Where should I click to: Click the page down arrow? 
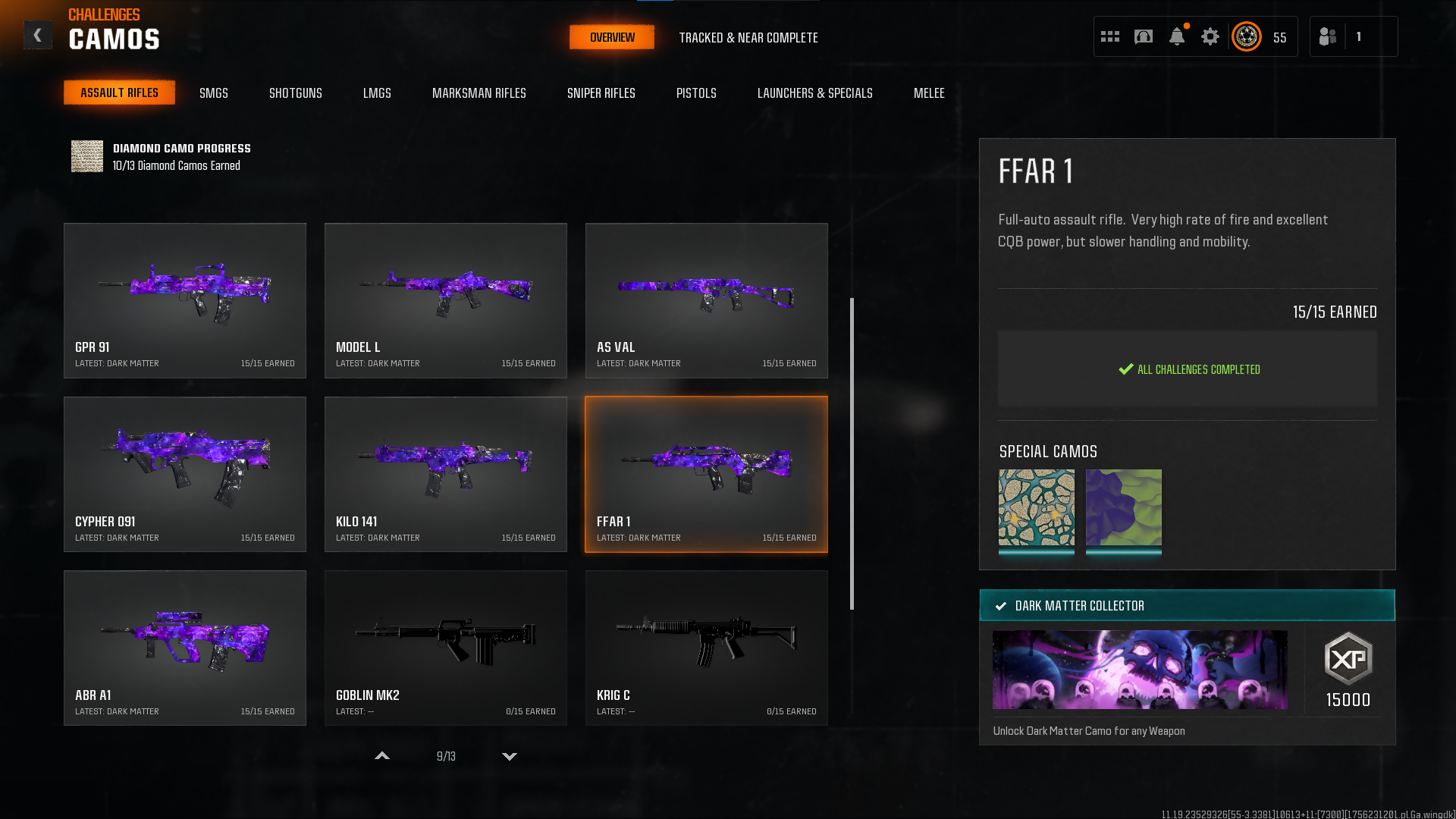coord(510,756)
